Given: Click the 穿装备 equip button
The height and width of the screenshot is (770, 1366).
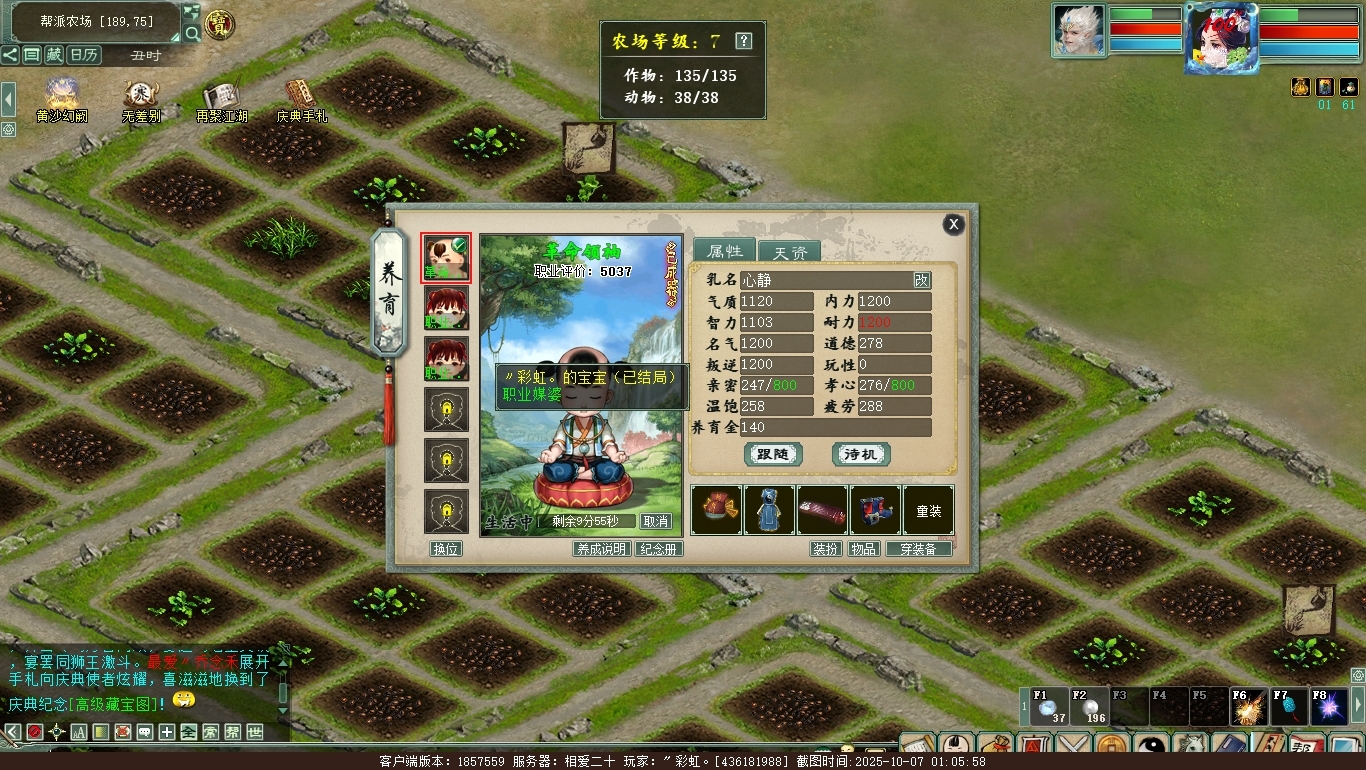Looking at the screenshot, I should click(x=918, y=549).
